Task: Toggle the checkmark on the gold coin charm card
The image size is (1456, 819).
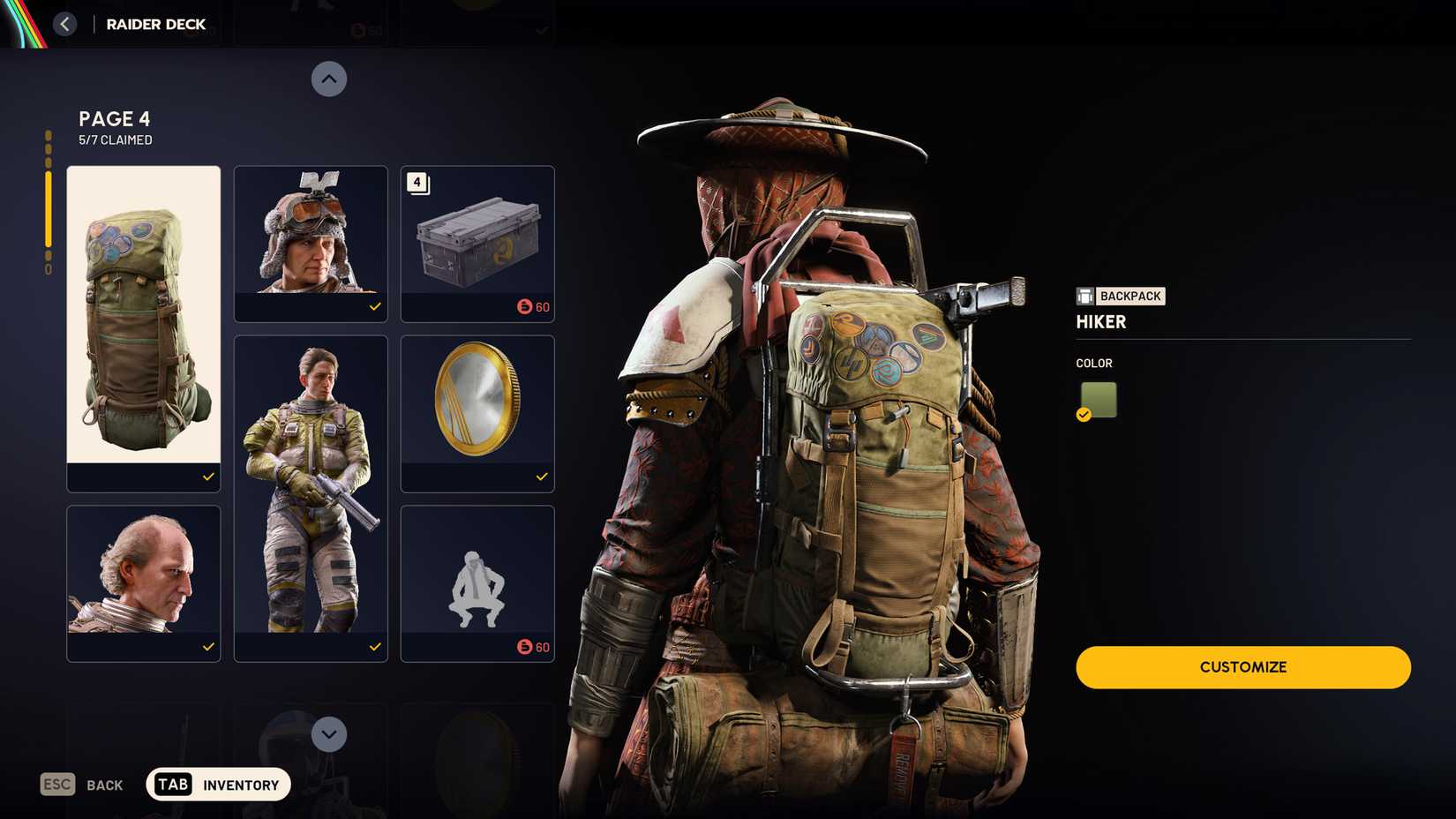Action: point(541,477)
